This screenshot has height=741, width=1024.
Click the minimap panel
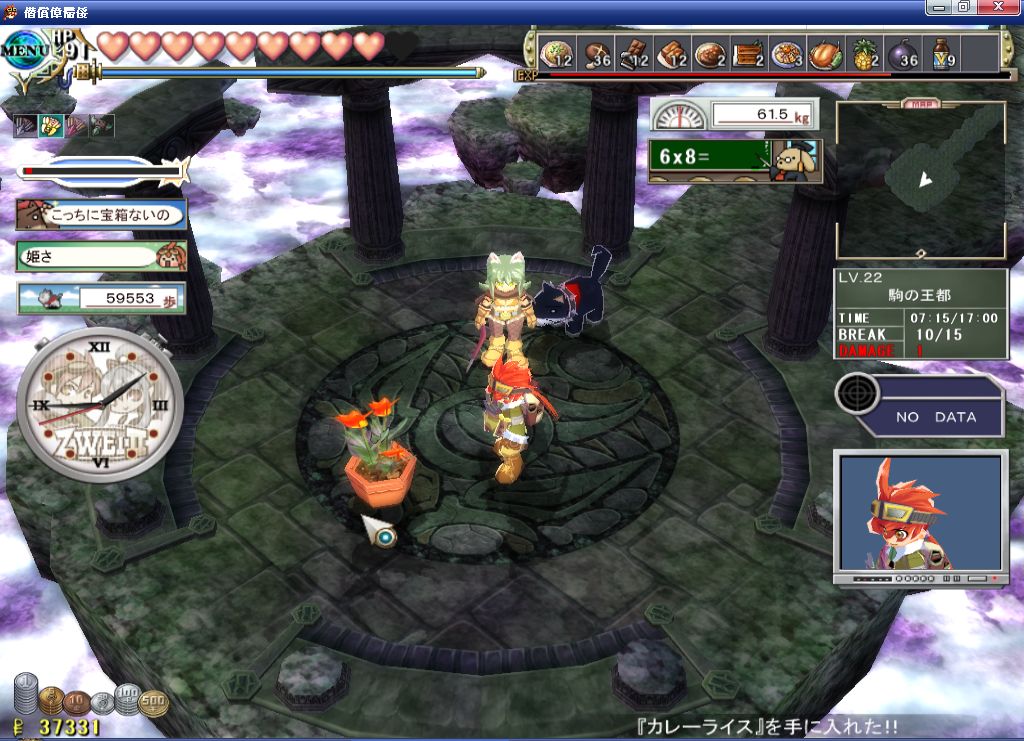pos(920,180)
